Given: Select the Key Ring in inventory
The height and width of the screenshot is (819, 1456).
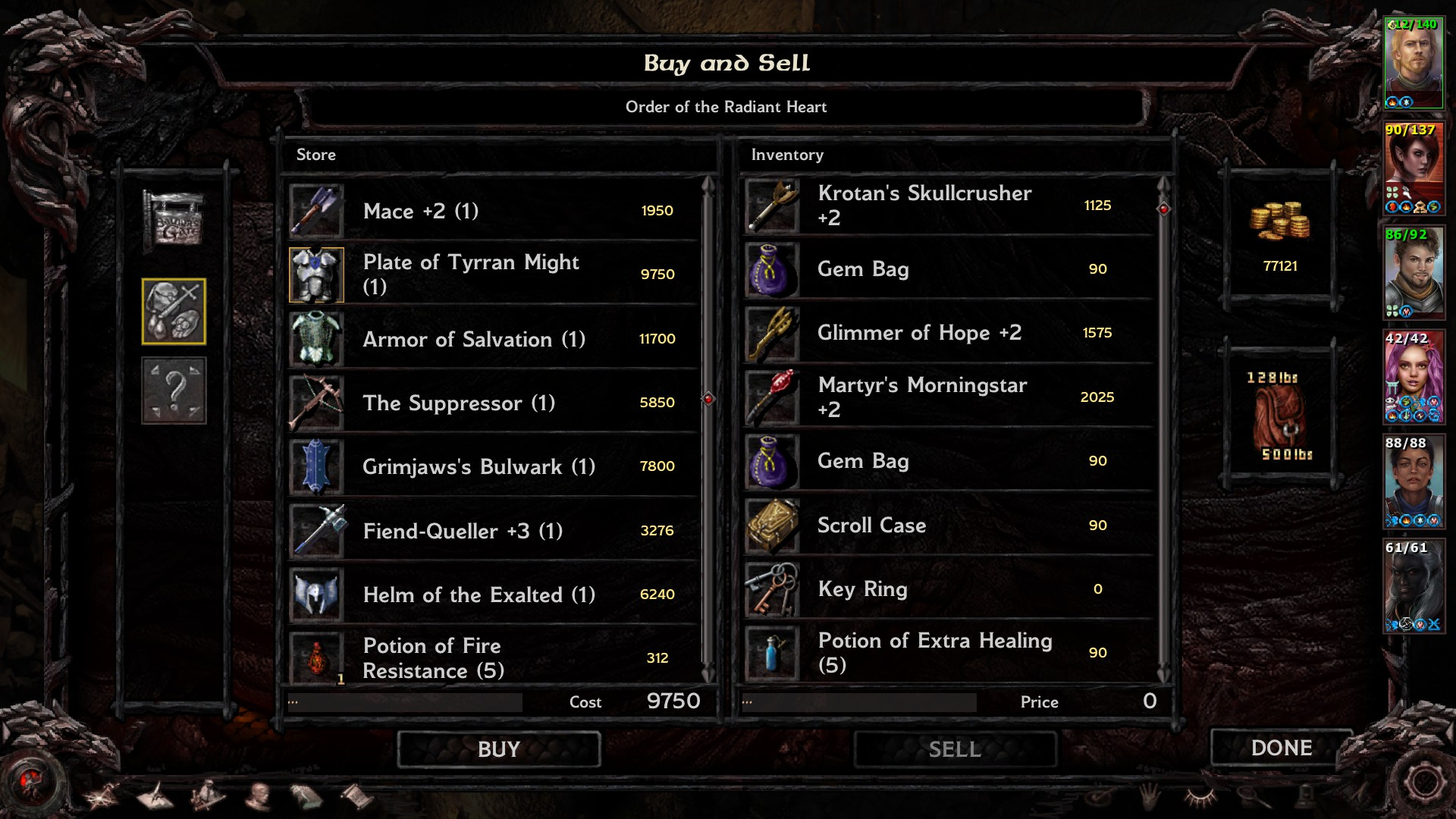Looking at the screenshot, I should (x=948, y=589).
